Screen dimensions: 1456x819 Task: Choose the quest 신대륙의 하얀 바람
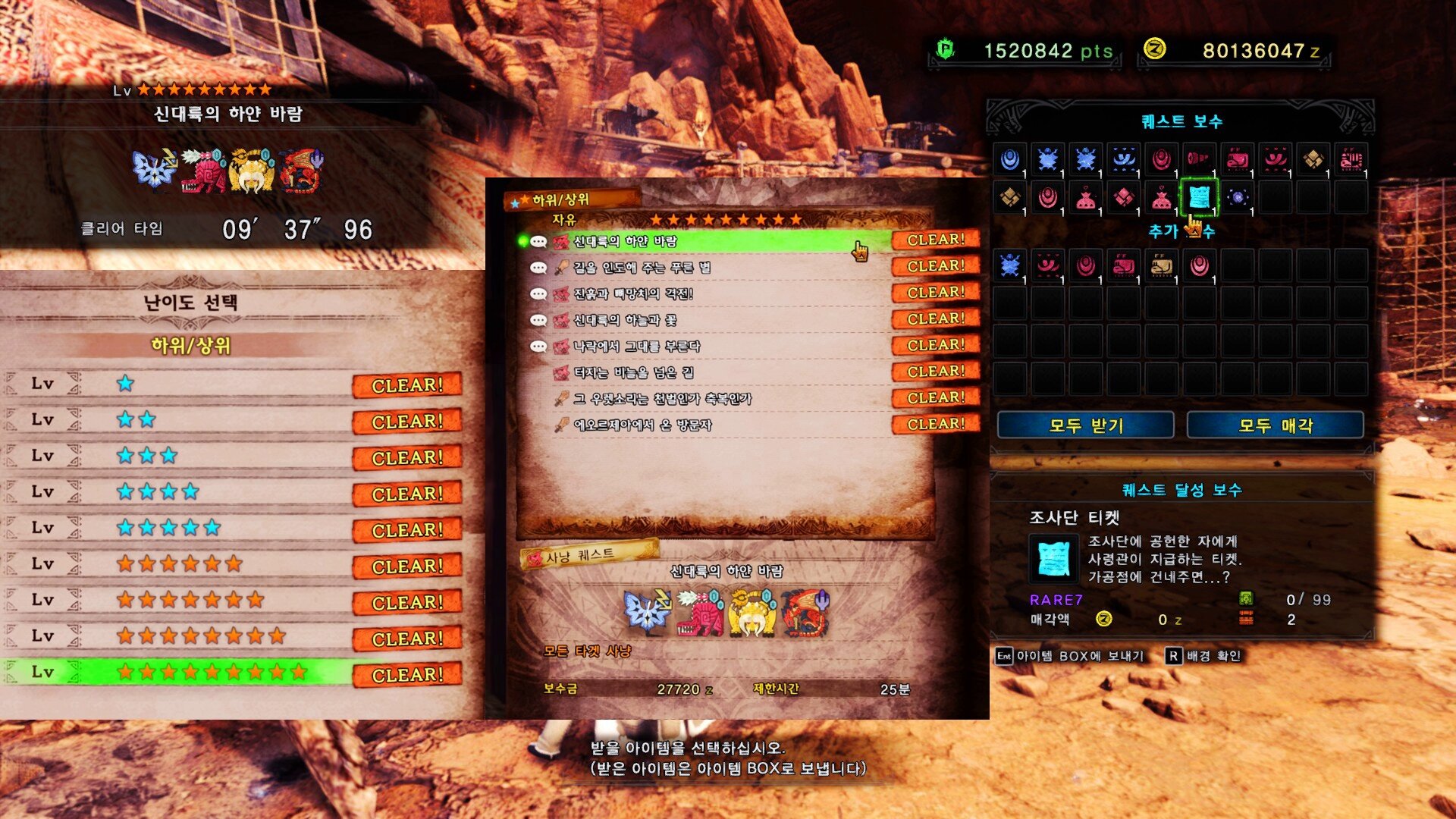tap(625, 241)
